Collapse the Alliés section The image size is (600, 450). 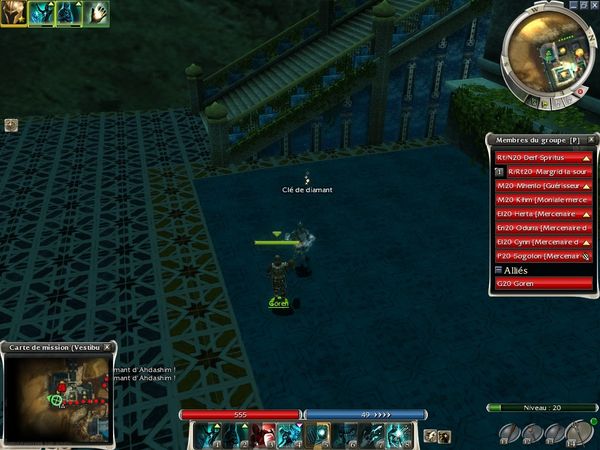point(499,269)
